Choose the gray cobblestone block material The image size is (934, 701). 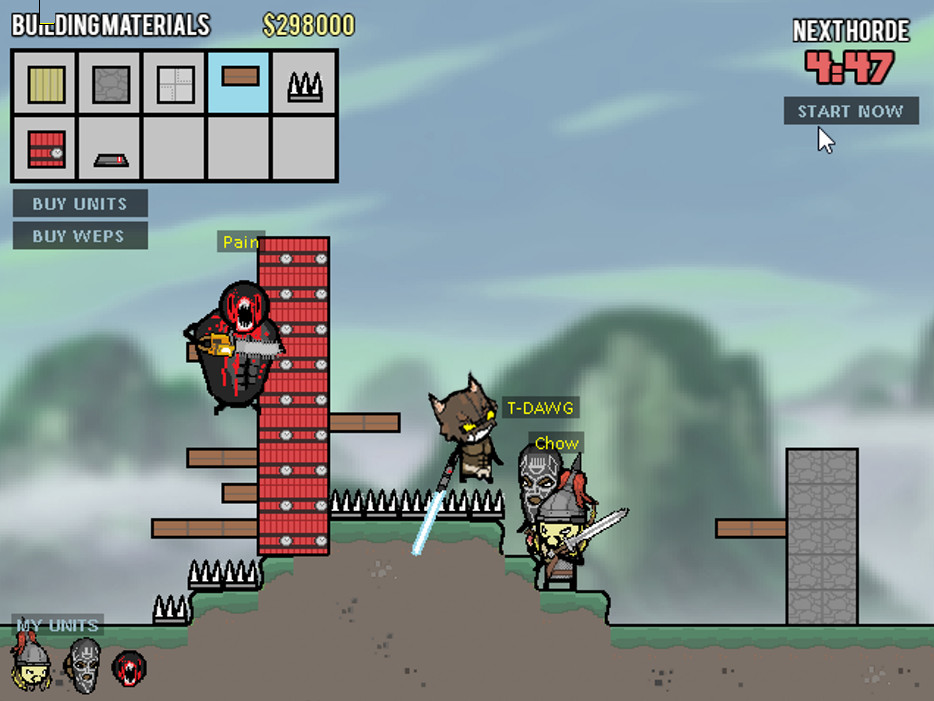[110, 83]
